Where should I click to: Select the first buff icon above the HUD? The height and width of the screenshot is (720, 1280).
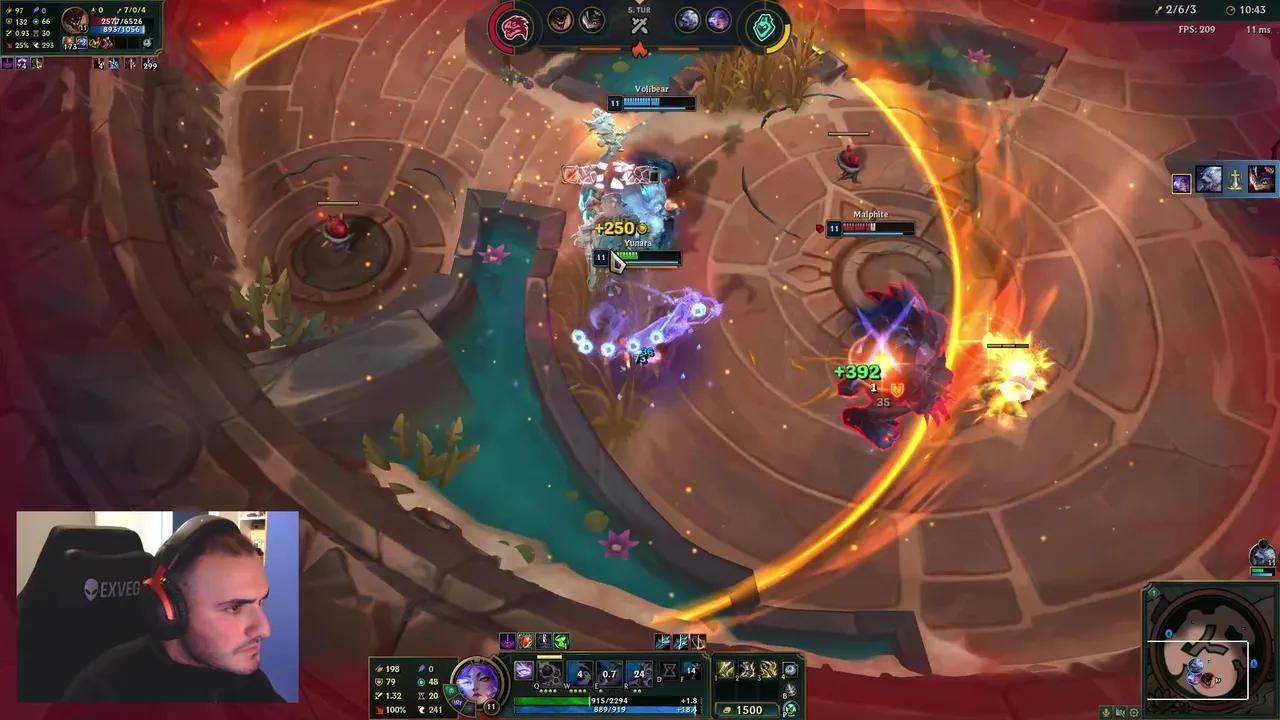507,642
